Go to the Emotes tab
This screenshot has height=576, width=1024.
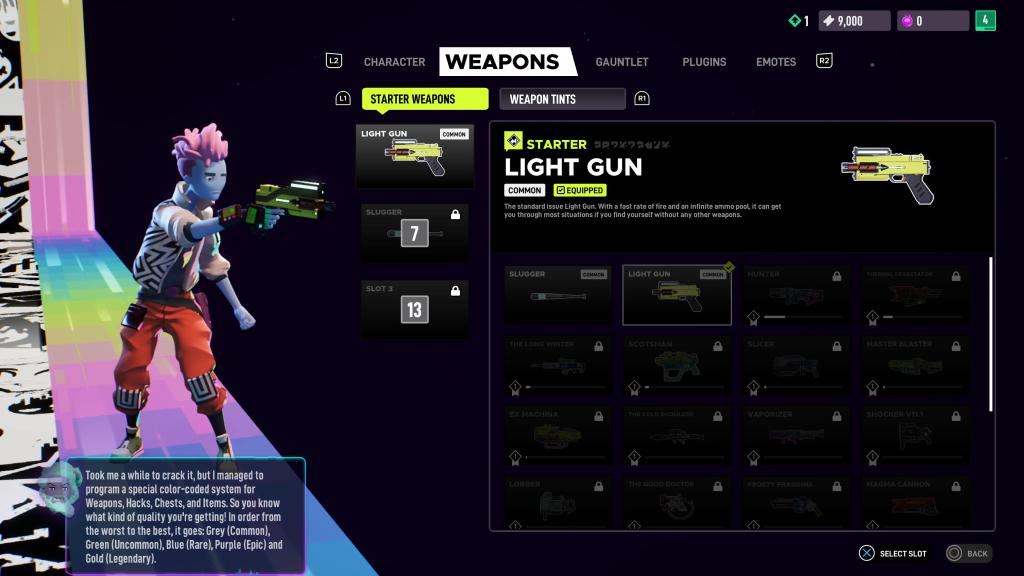776,62
